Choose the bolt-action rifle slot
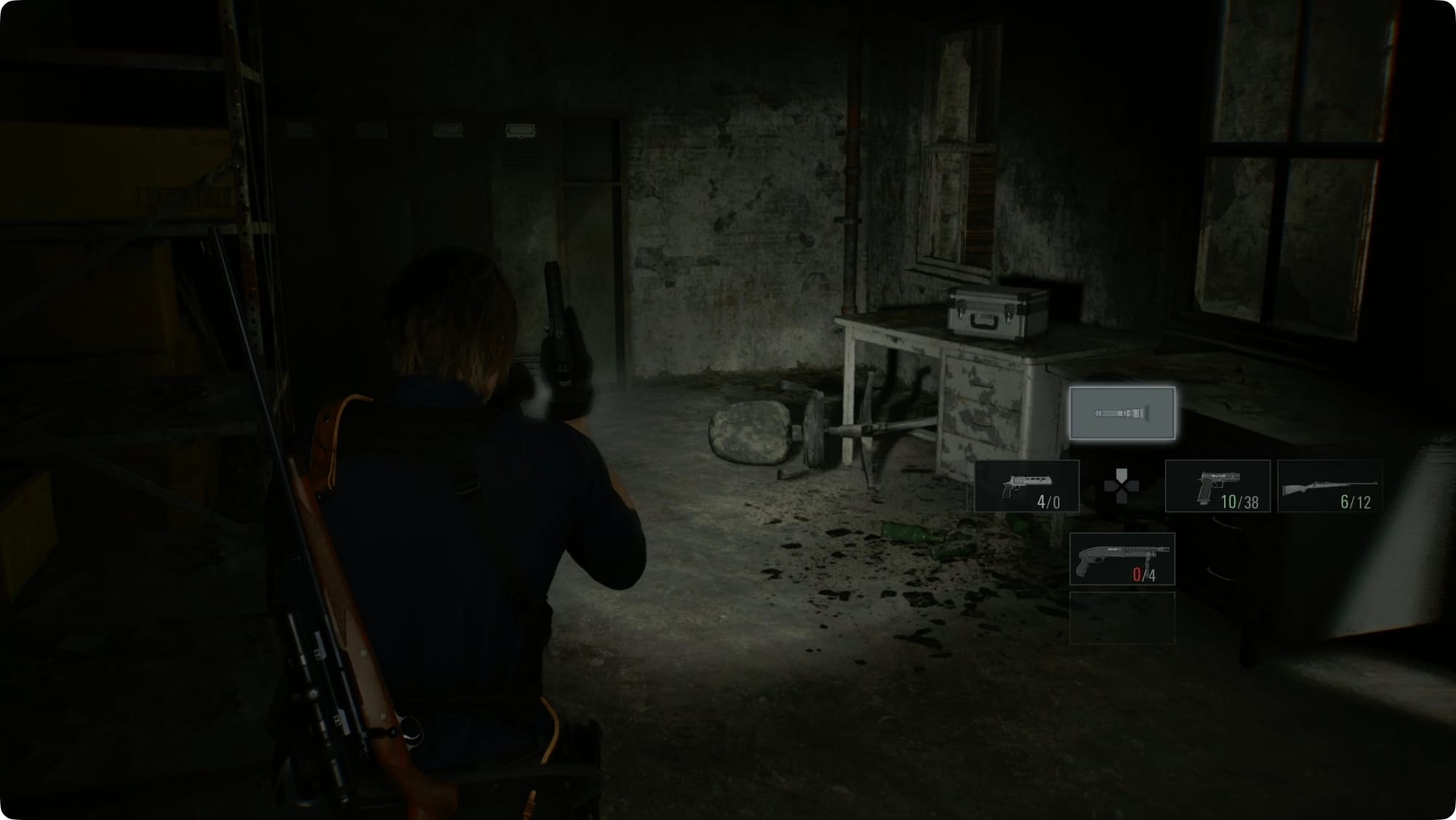The image size is (1456, 820). pyautogui.click(x=1329, y=486)
